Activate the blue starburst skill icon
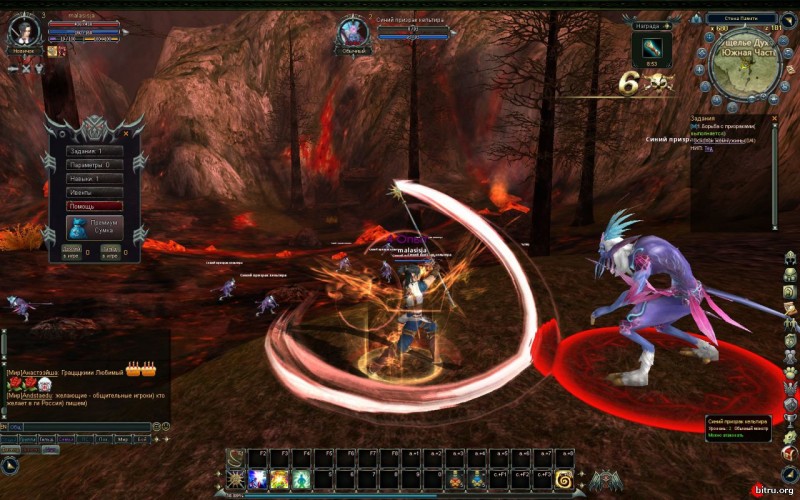Screen dimensions: 800x500 [257, 479]
